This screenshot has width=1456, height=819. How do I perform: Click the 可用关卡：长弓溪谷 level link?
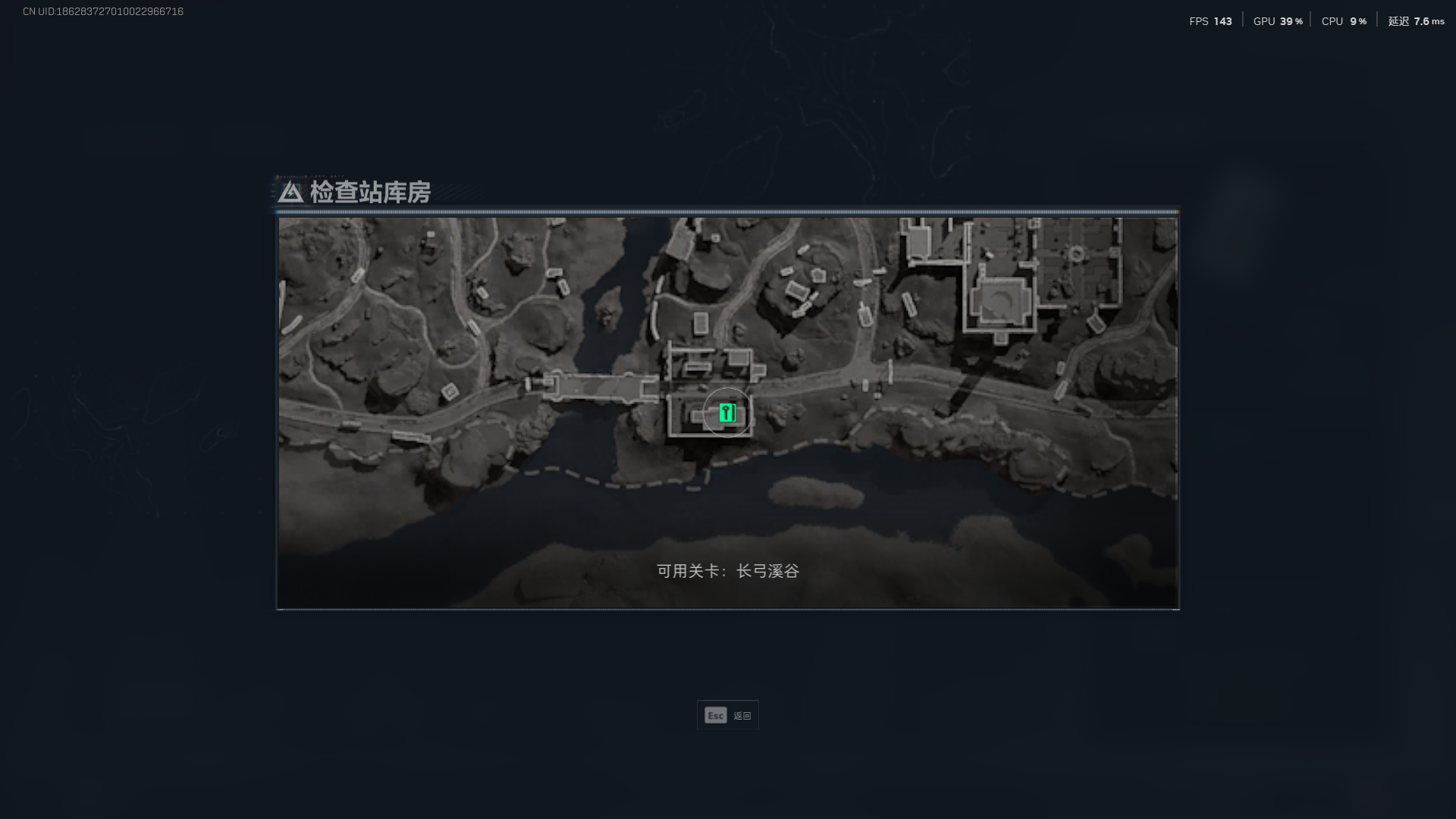coord(728,572)
